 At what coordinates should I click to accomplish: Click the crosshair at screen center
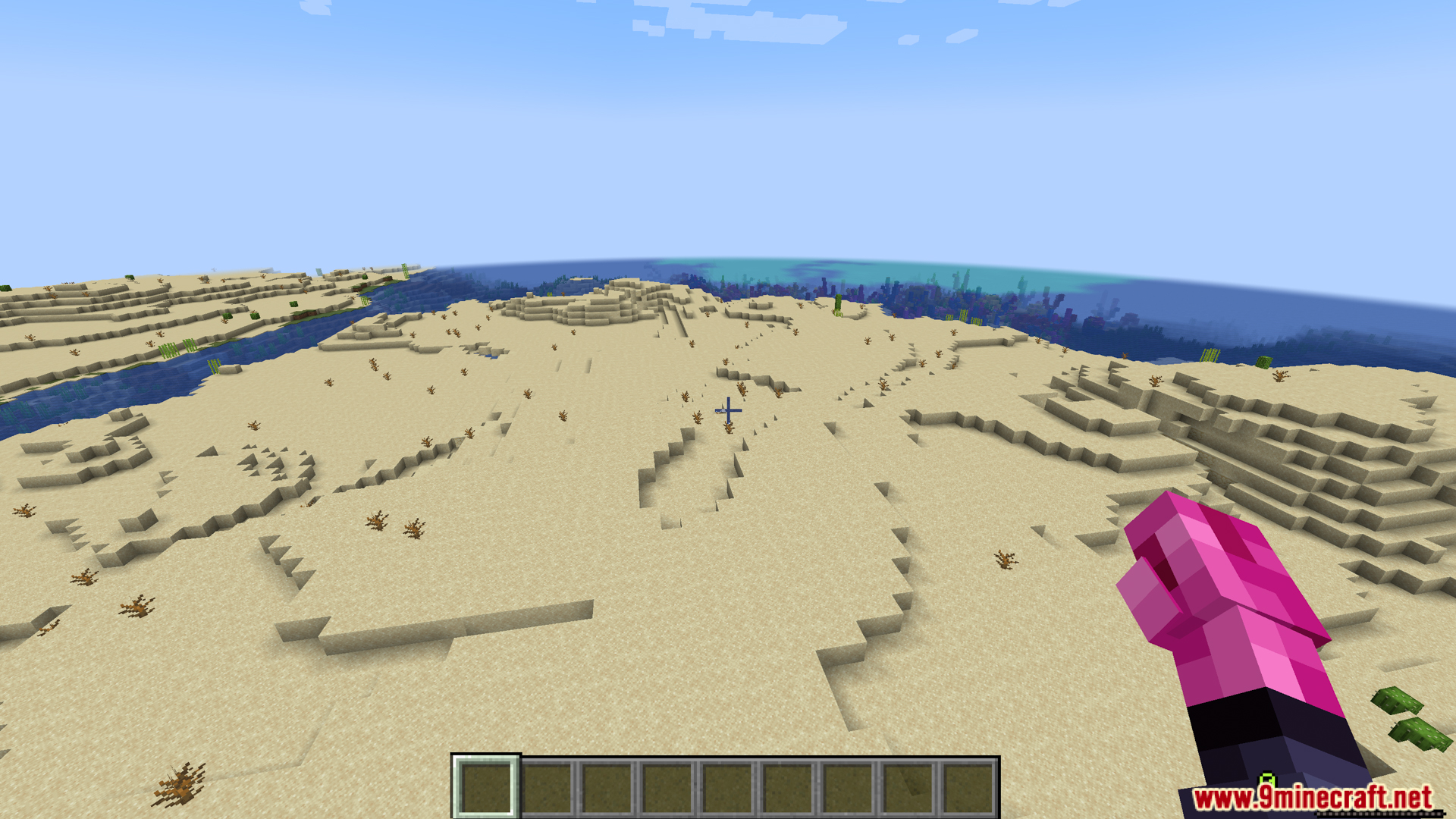(728, 409)
